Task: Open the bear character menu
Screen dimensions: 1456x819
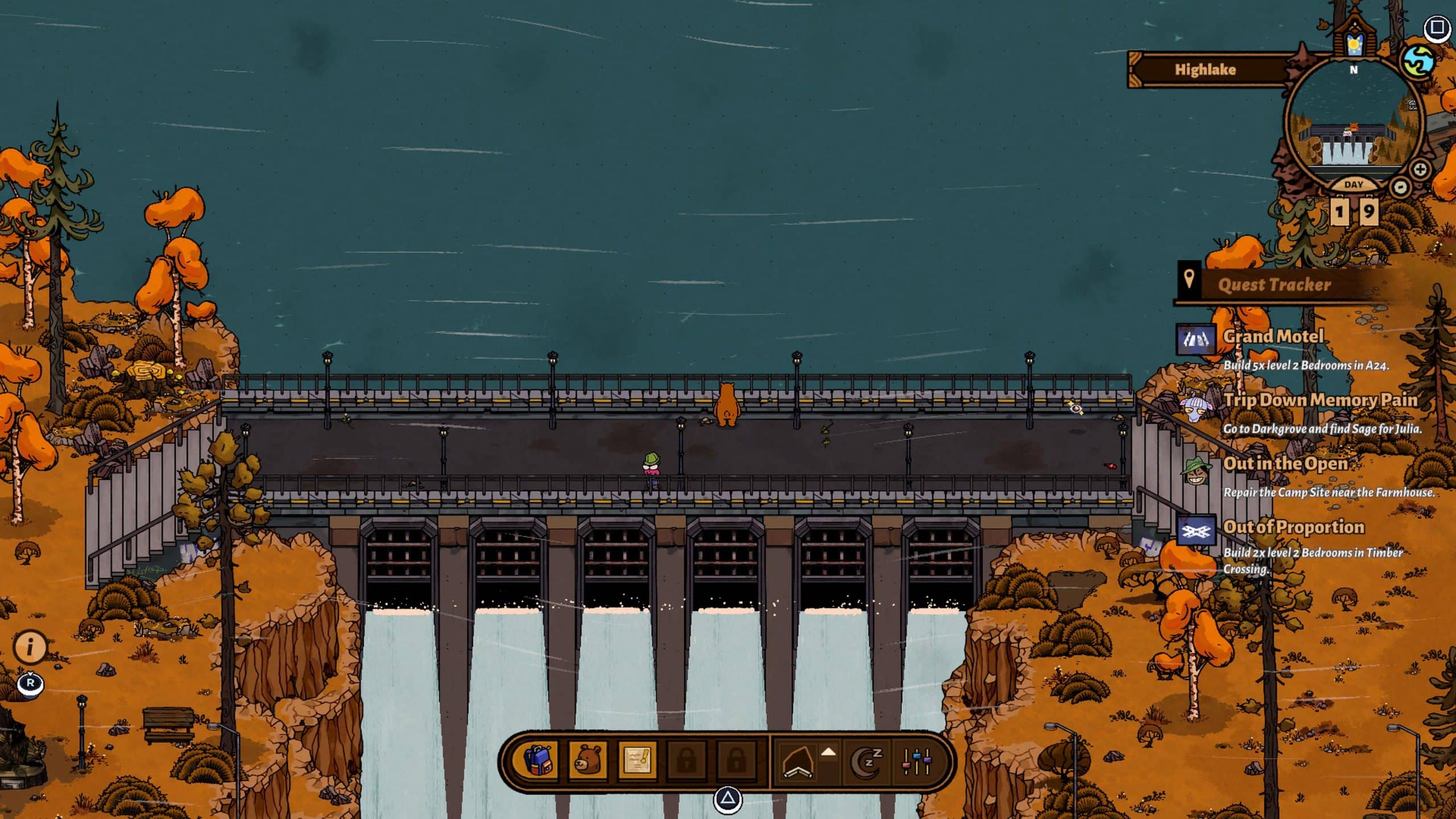Action: (587, 760)
